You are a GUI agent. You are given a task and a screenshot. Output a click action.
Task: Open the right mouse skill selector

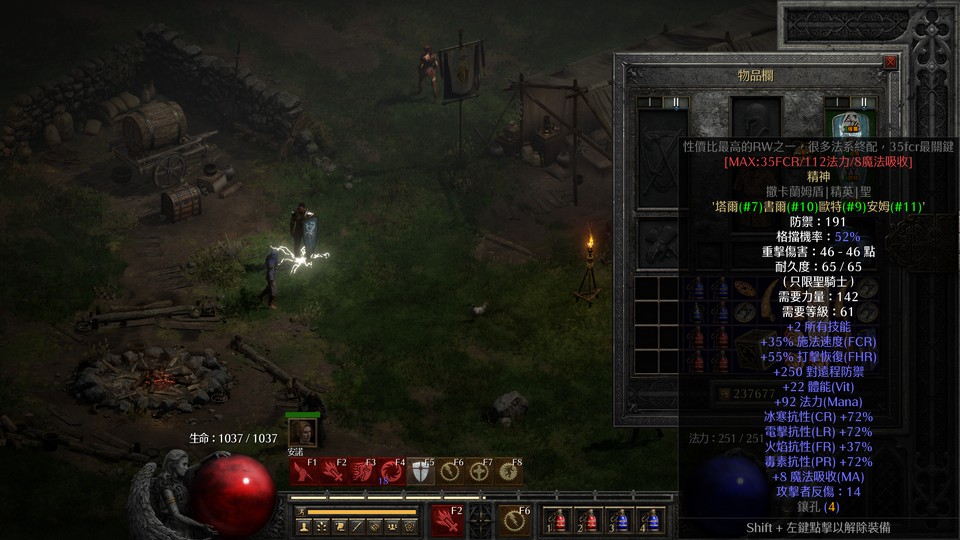point(516,520)
